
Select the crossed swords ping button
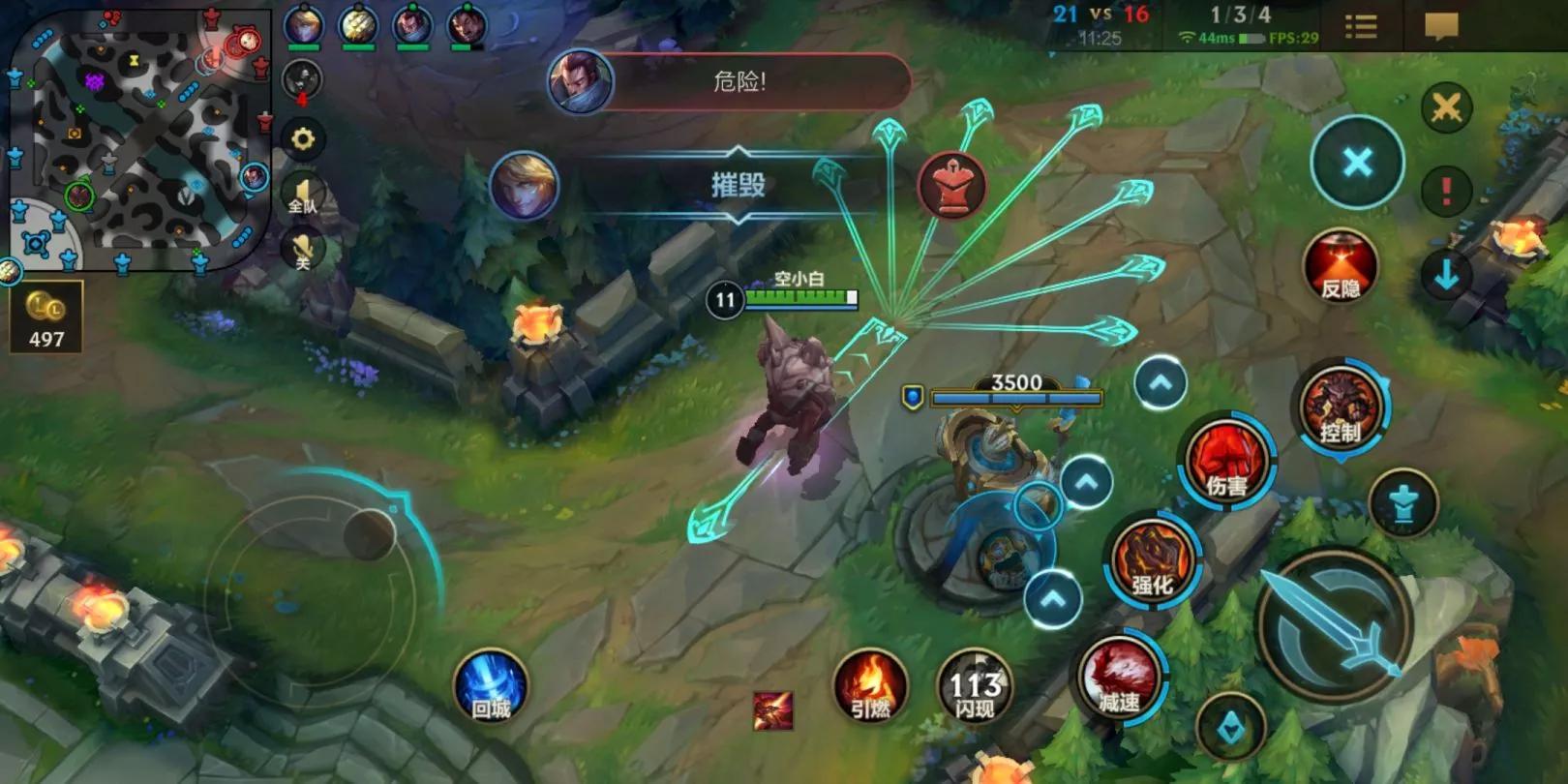pos(1446,107)
